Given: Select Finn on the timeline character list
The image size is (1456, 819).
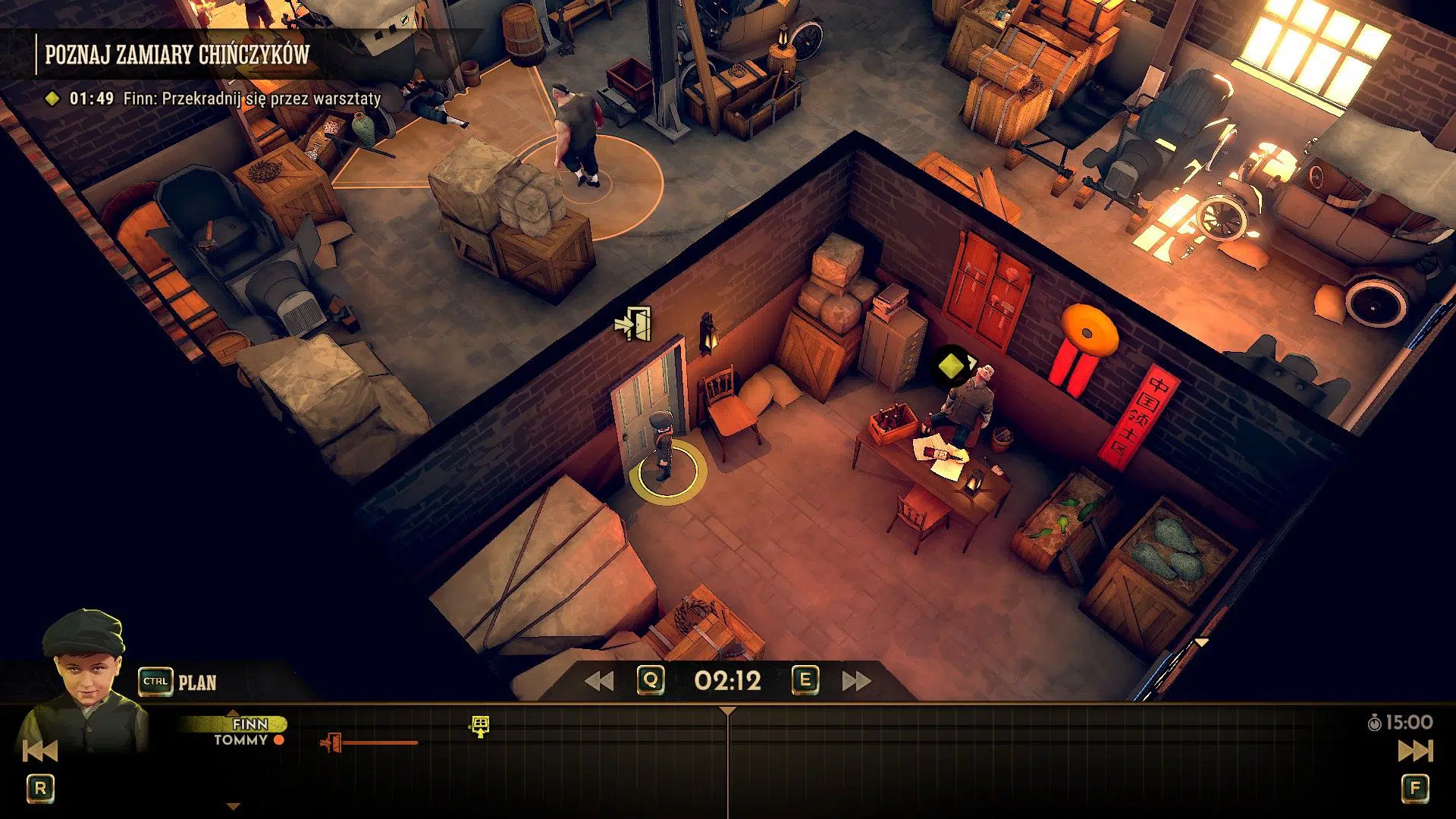Looking at the screenshot, I should click(x=249, y=724).
